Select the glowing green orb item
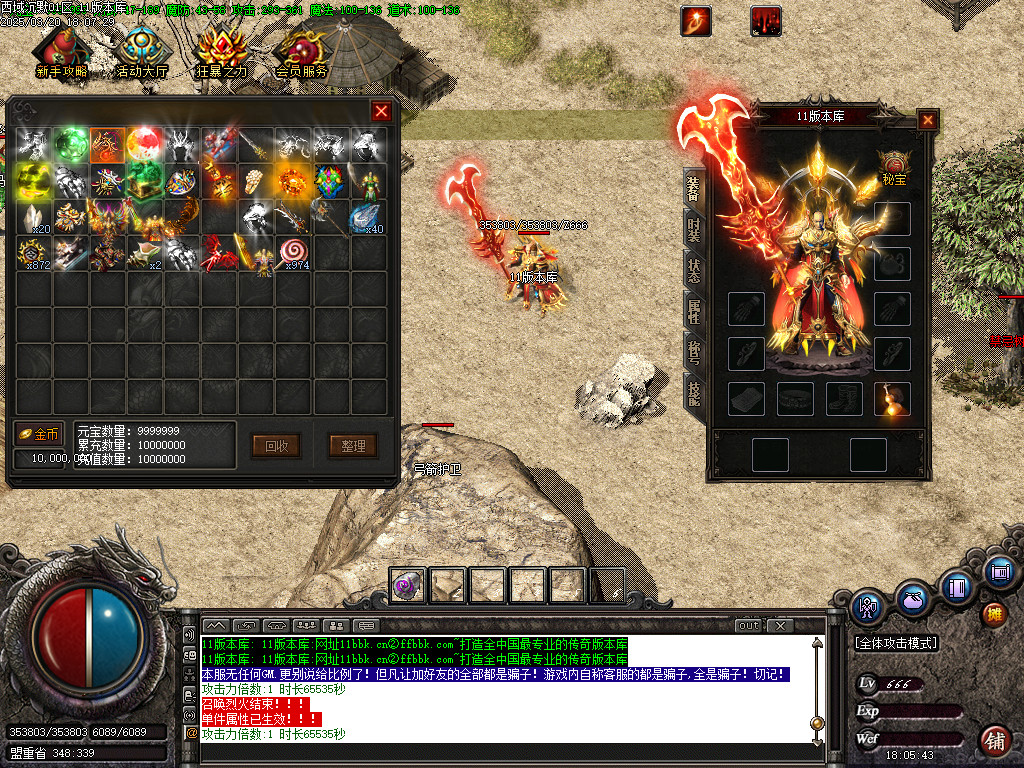 [70, 144]
